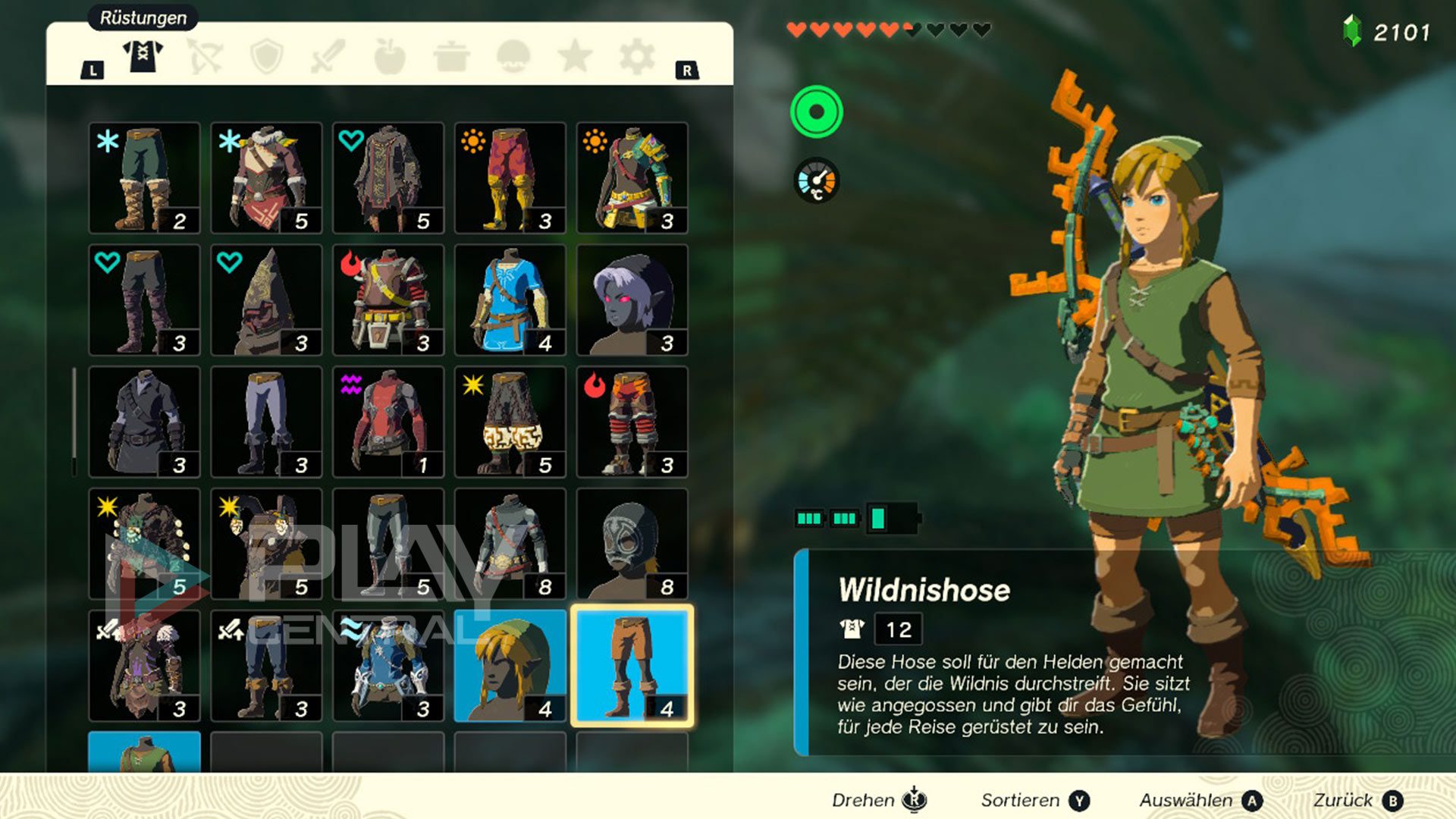The width and height of the screenshot is (1456, 819).
Task: Show the cooked food pot tab
Action: tap(452, 56)
